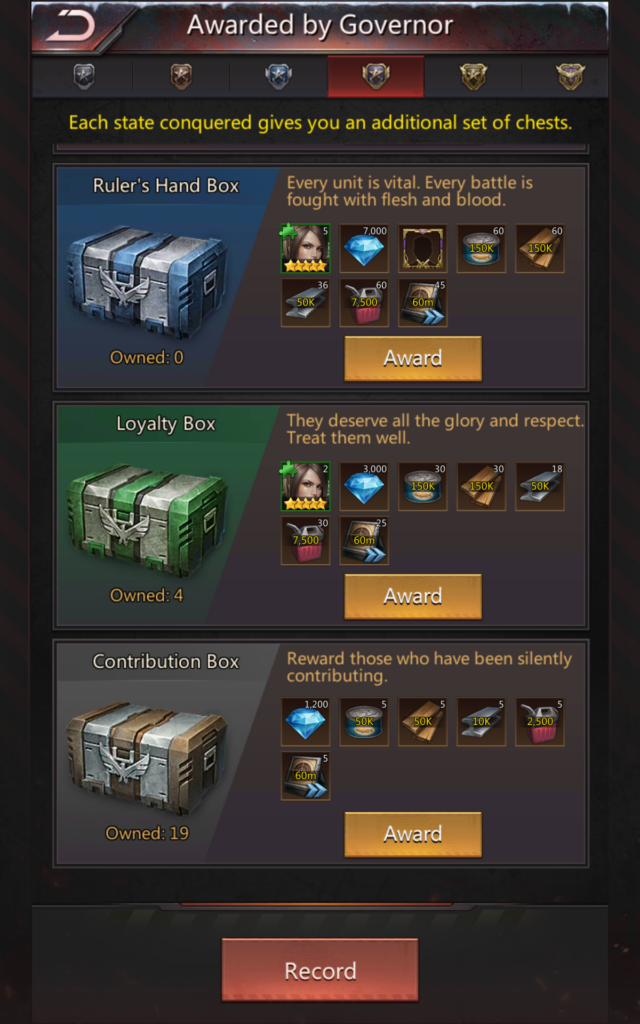Switch to the bronze medal tab
This screenshot has height=1024, width=640.
(x=181, y=77)
